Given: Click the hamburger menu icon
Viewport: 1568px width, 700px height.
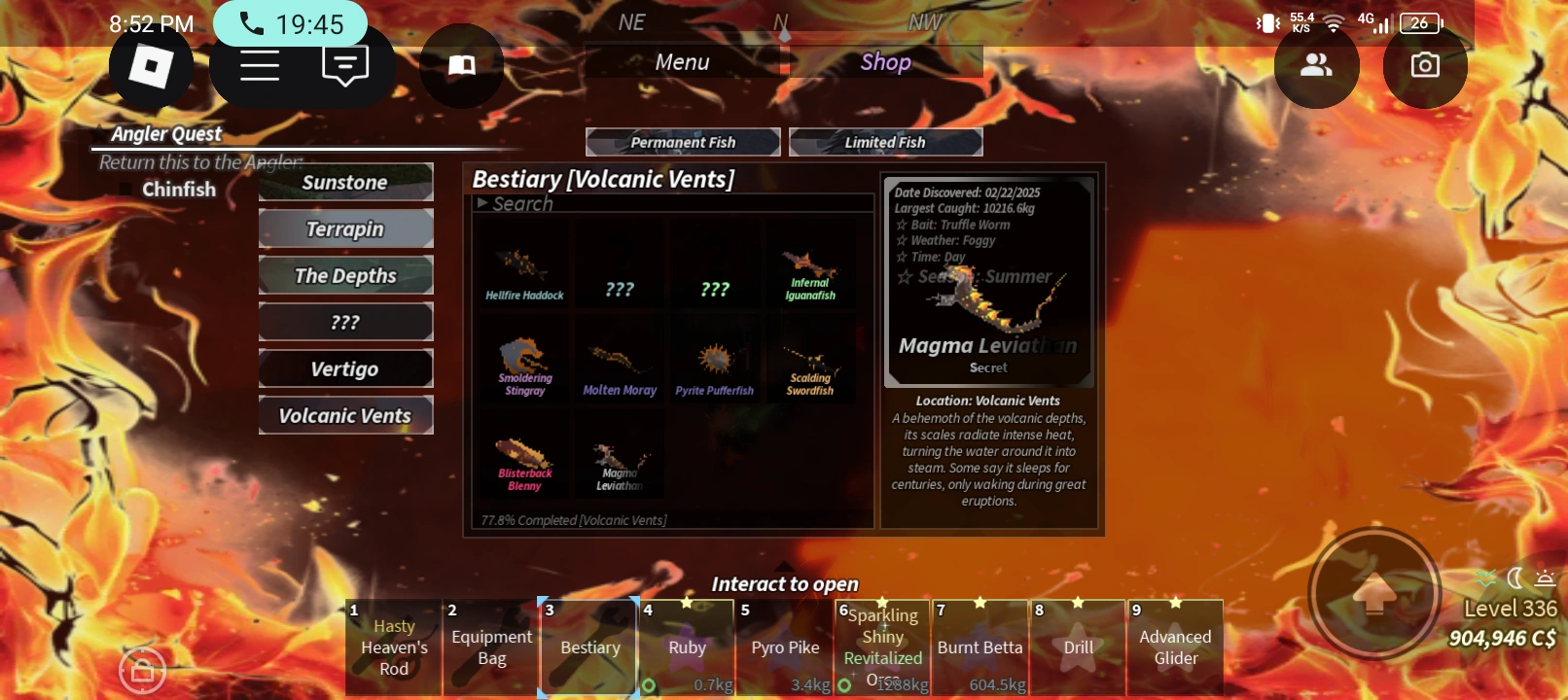Looking at the screenshot, I should coord(258,64).
